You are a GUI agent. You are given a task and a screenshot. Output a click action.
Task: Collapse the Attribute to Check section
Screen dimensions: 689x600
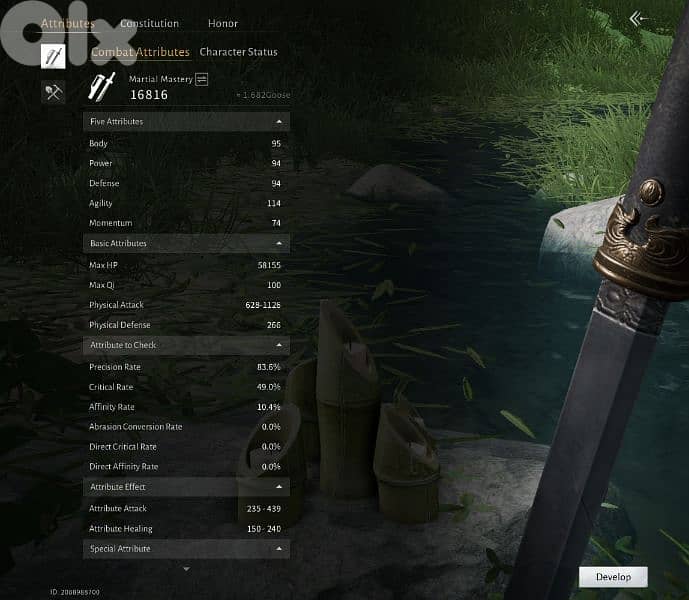pyautogui.click(x=278, y=346)
